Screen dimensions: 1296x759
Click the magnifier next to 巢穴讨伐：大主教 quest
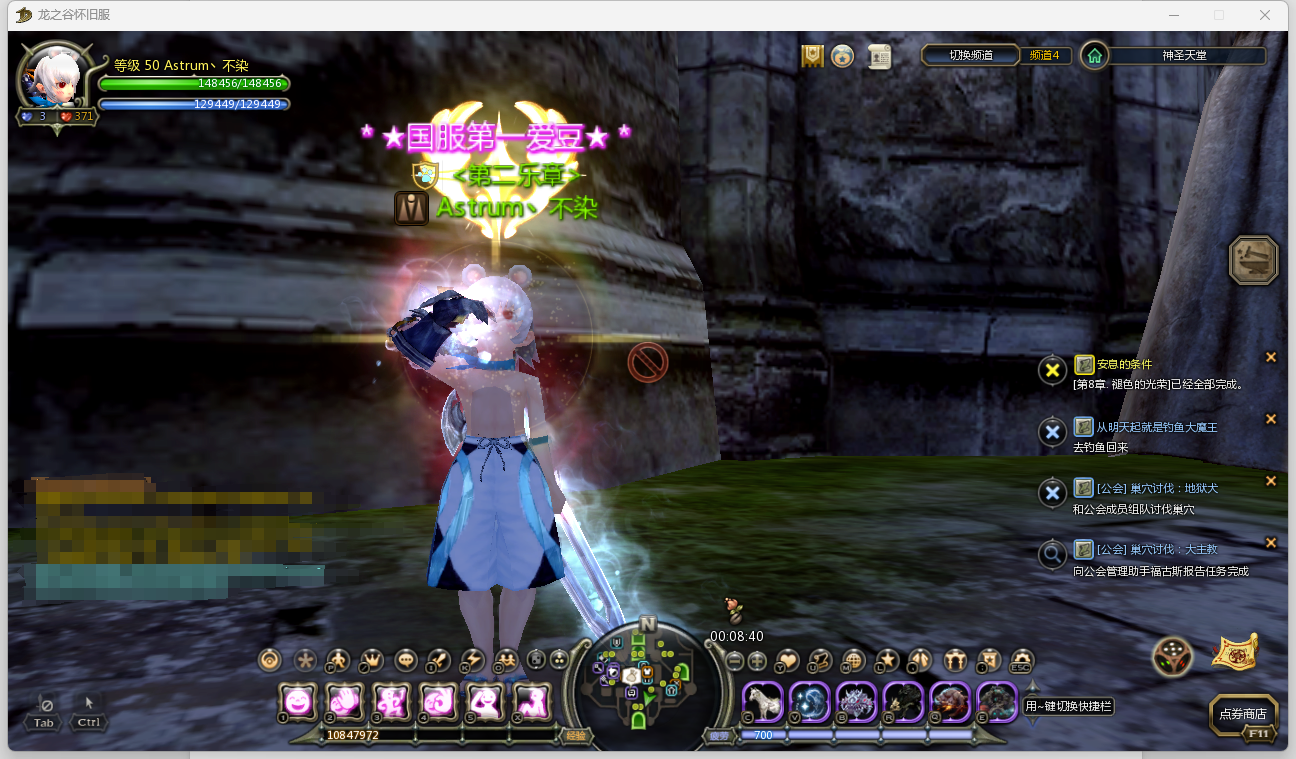[1052, 553]
